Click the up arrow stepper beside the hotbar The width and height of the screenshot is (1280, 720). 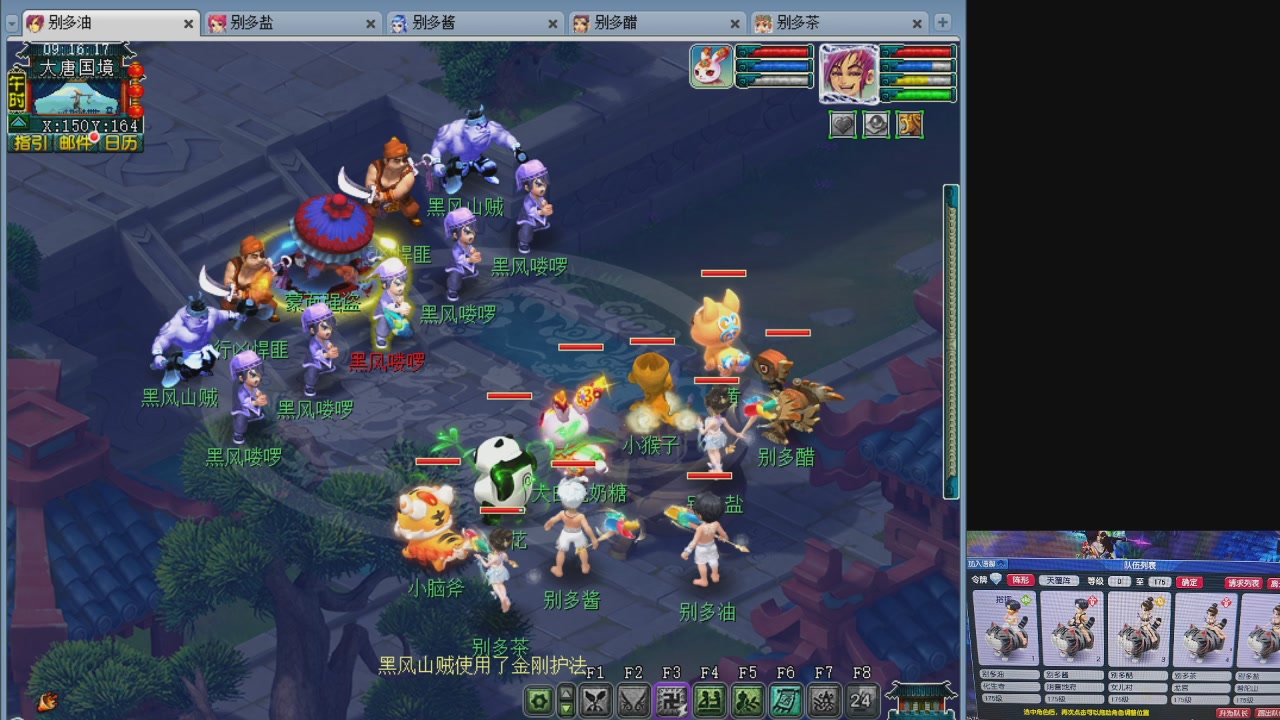point(565,693)
